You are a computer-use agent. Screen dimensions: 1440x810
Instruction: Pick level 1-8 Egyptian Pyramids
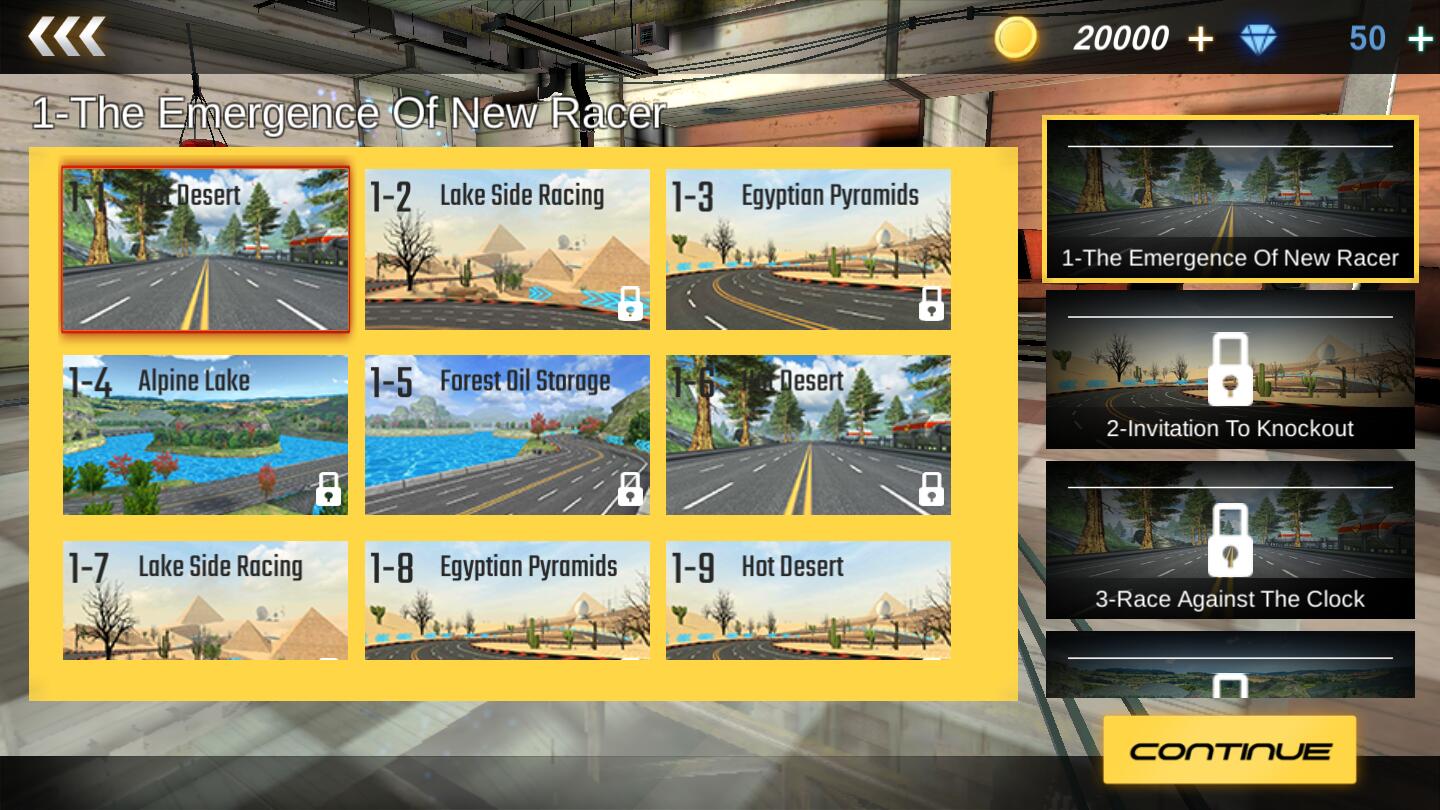click(507, 600)
